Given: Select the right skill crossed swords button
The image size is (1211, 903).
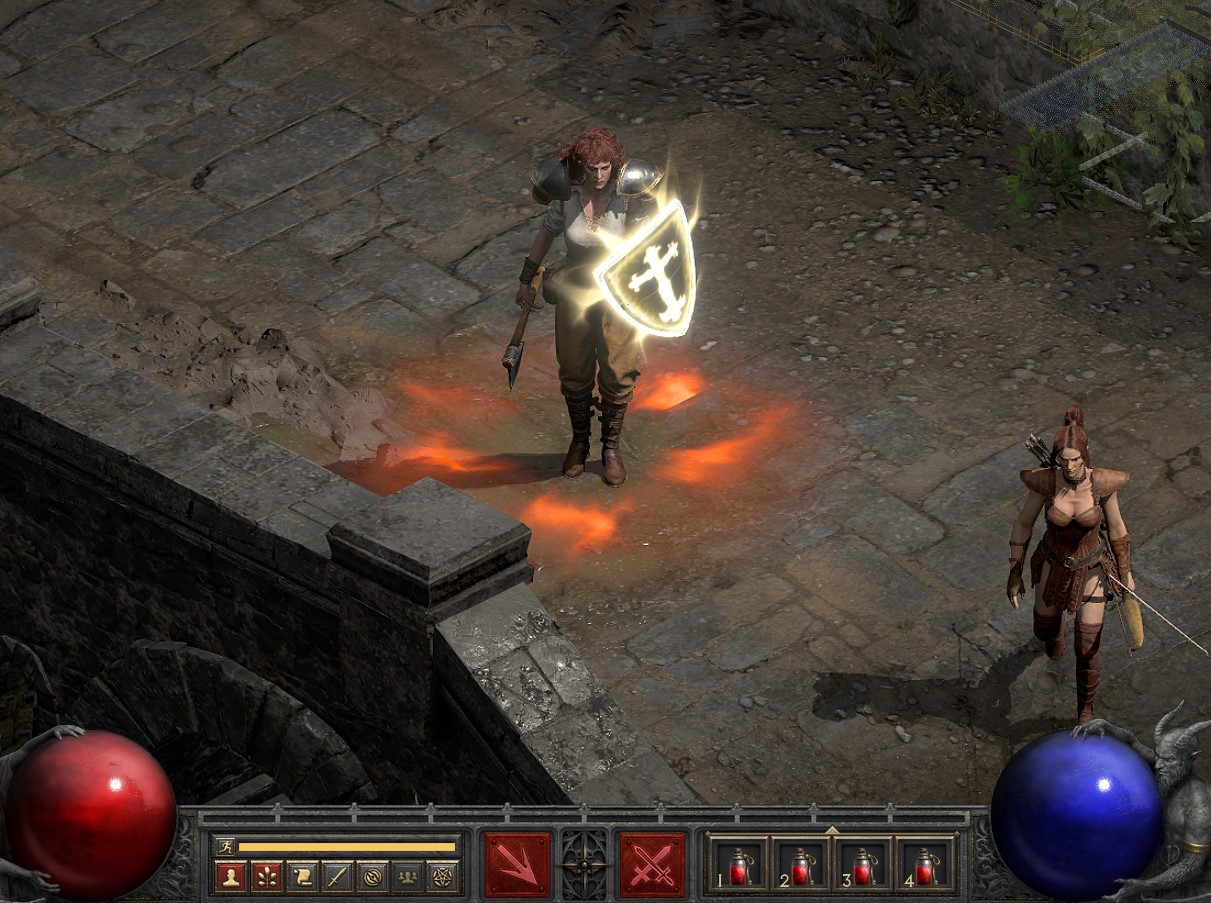Looking at the screenshot, I should click(x=653, y=864).
